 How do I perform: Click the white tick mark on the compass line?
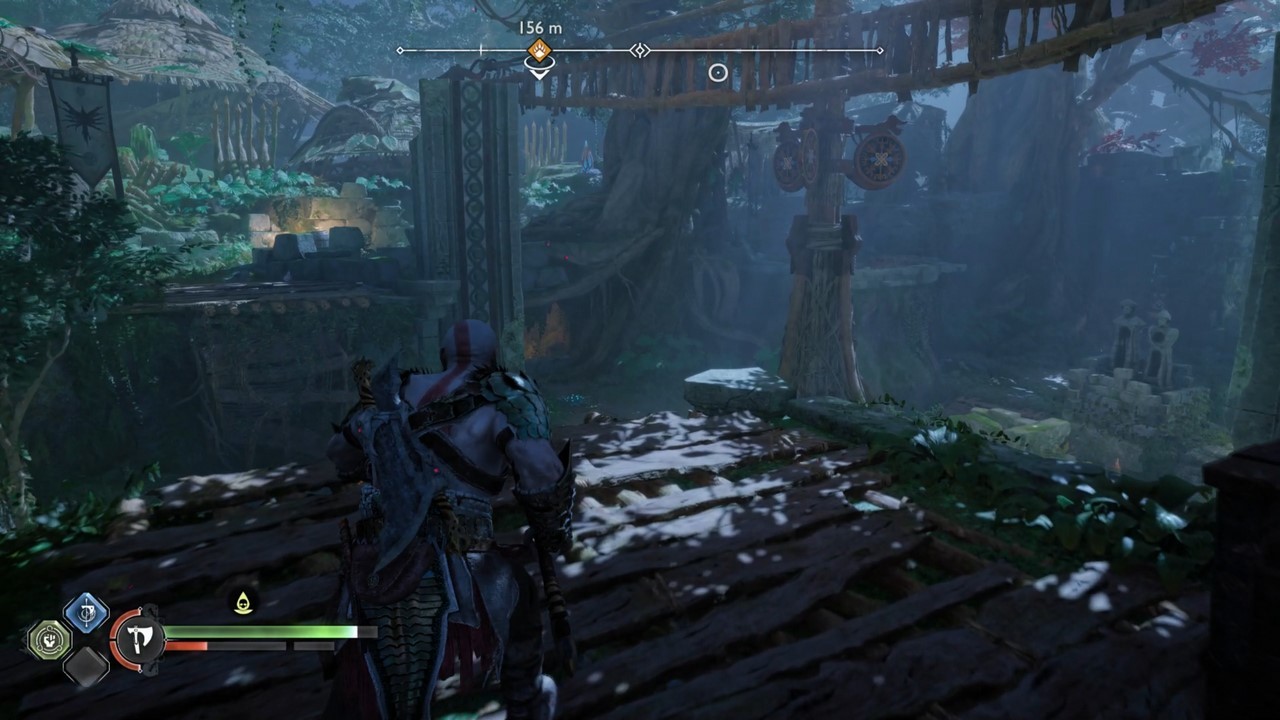[x=480, y=48]
